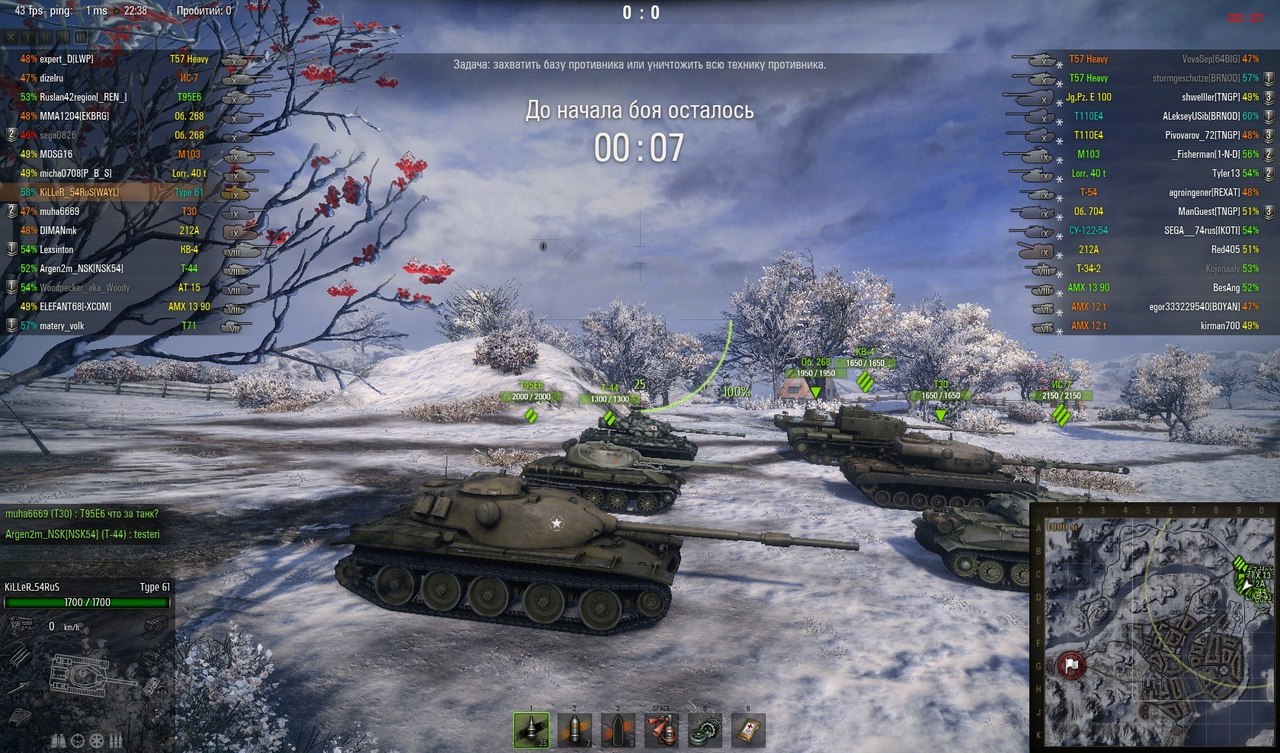
Task: Choose the dark shell slot with 0 rounds
Action: click(x=618, y=730)
